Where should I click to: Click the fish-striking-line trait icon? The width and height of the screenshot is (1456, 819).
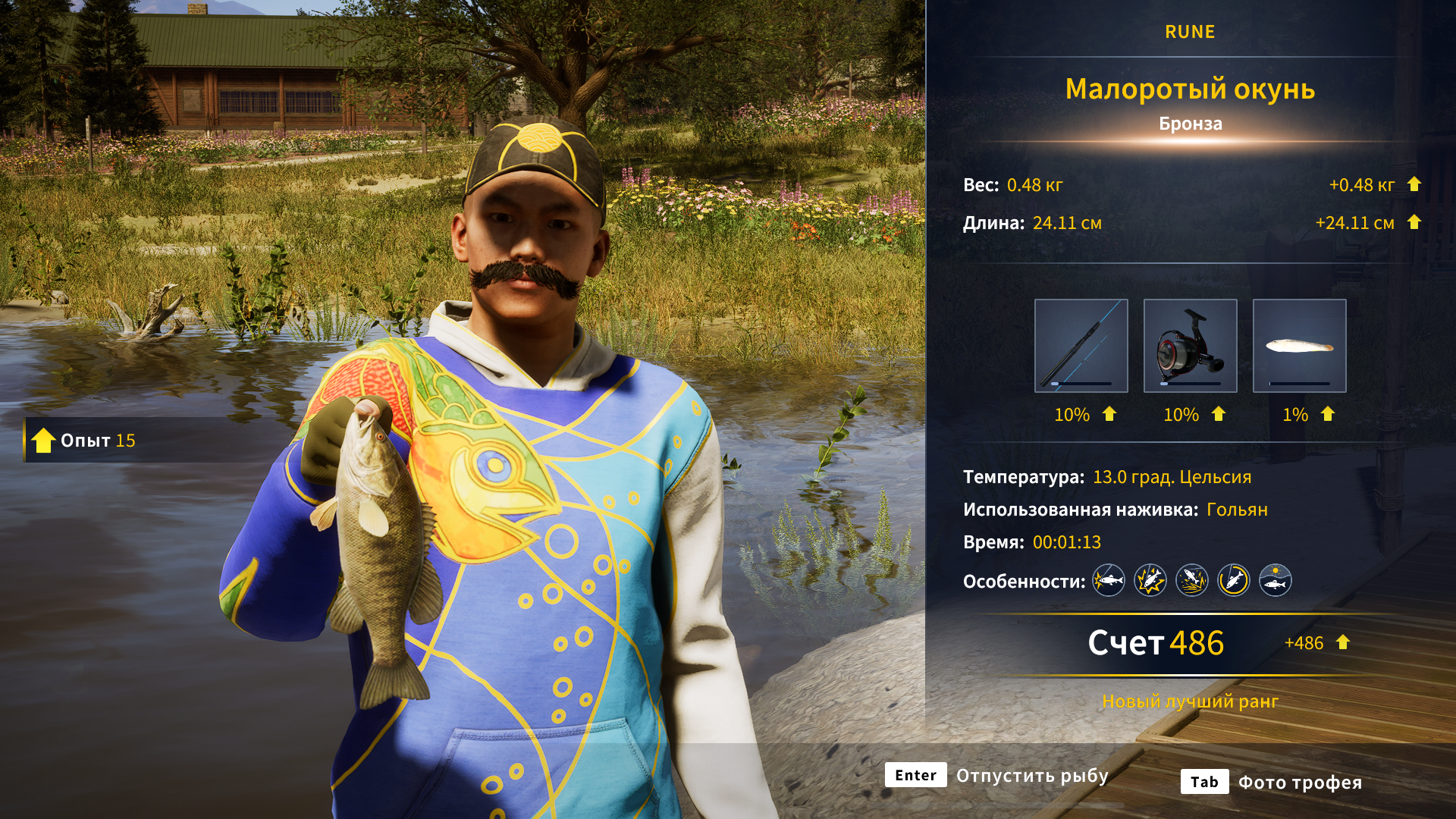1108,581
